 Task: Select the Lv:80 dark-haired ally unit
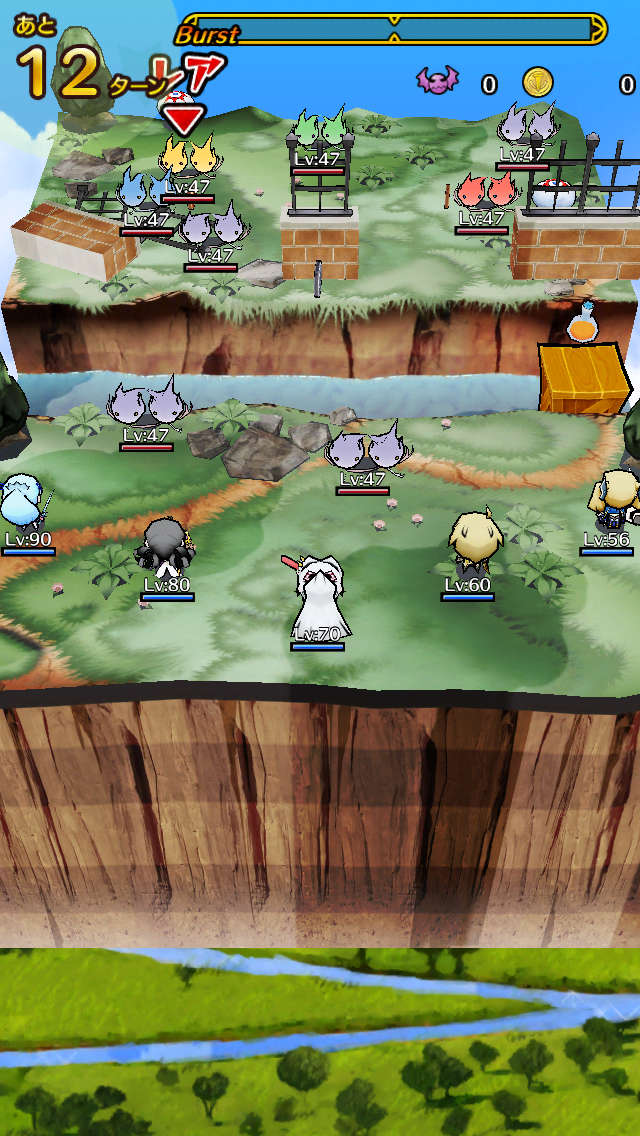click(x=165, y=548)
